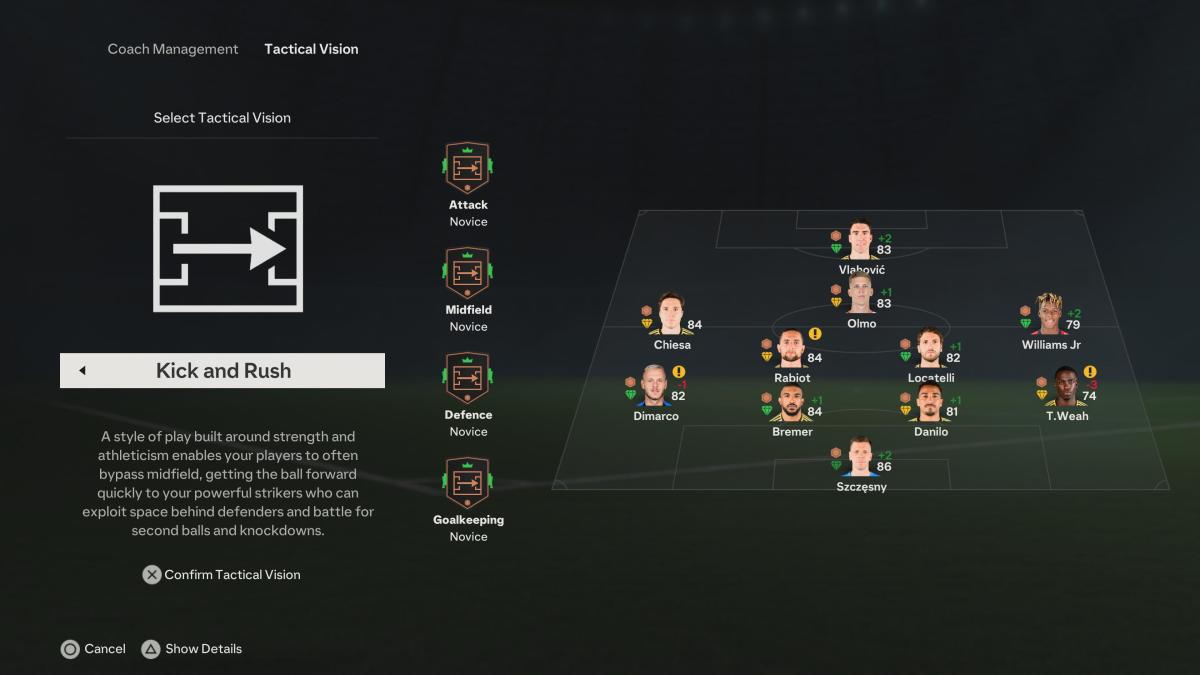1200x675 pixels.
Task: Select defender Danilo
Action: click(930, 405)
